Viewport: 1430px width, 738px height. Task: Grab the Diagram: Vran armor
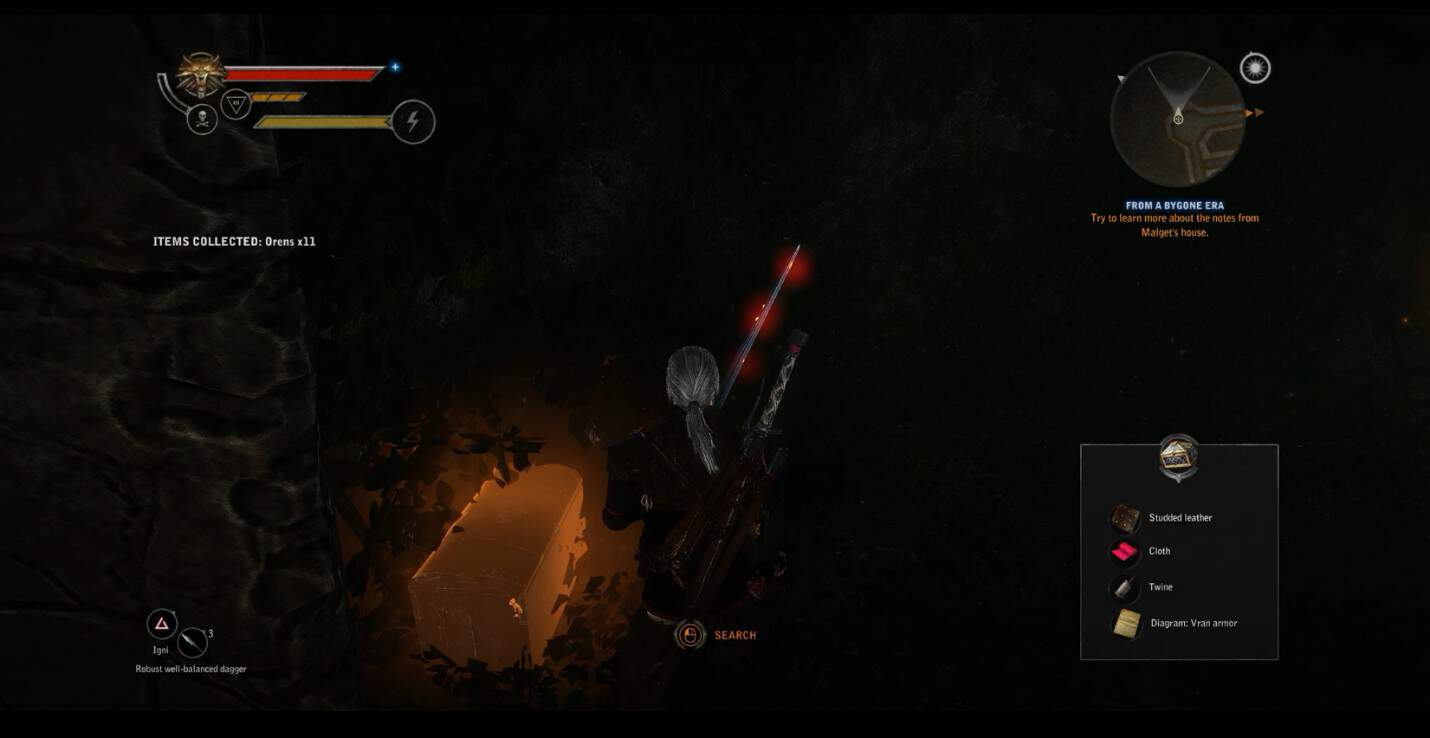(1192, 623)
